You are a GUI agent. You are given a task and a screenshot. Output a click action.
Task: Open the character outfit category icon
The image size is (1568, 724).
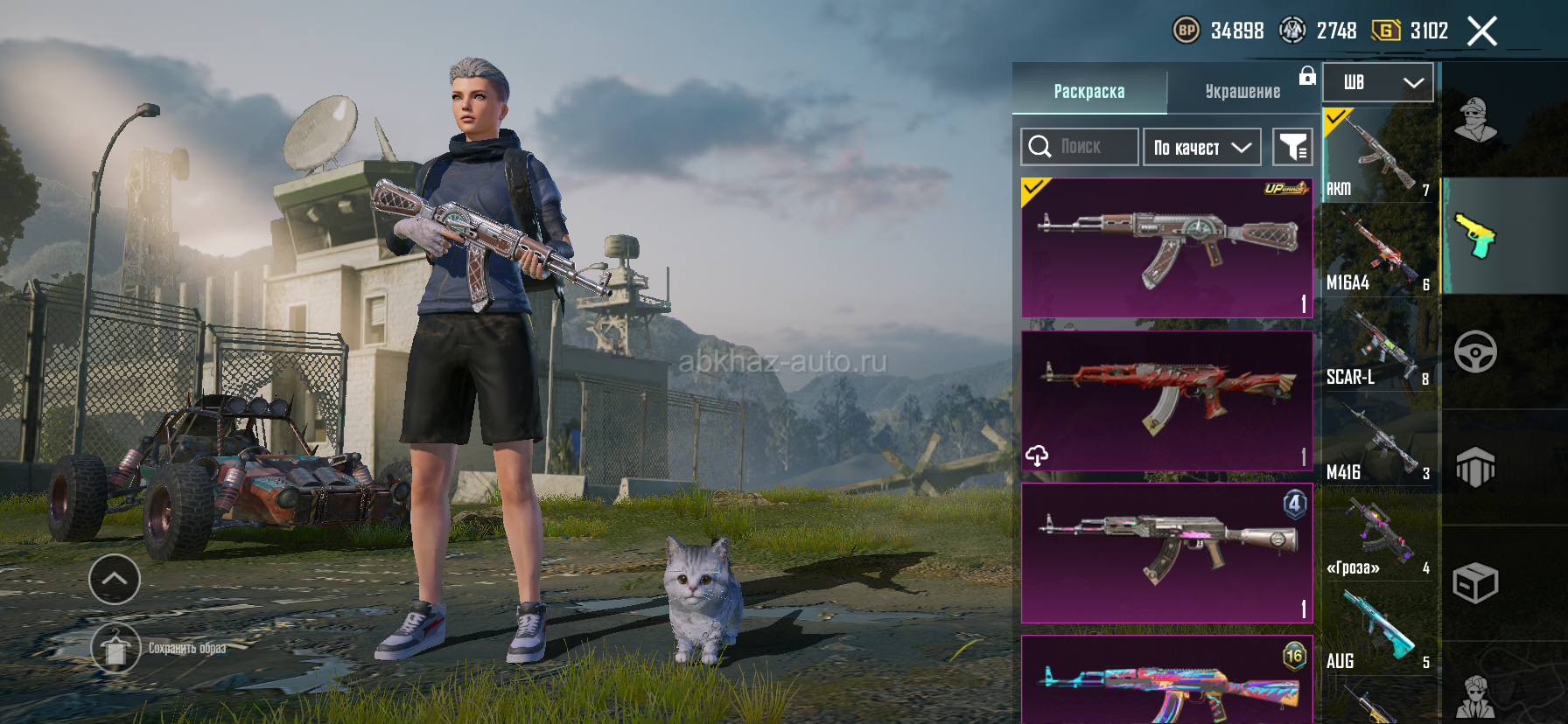1475,121
